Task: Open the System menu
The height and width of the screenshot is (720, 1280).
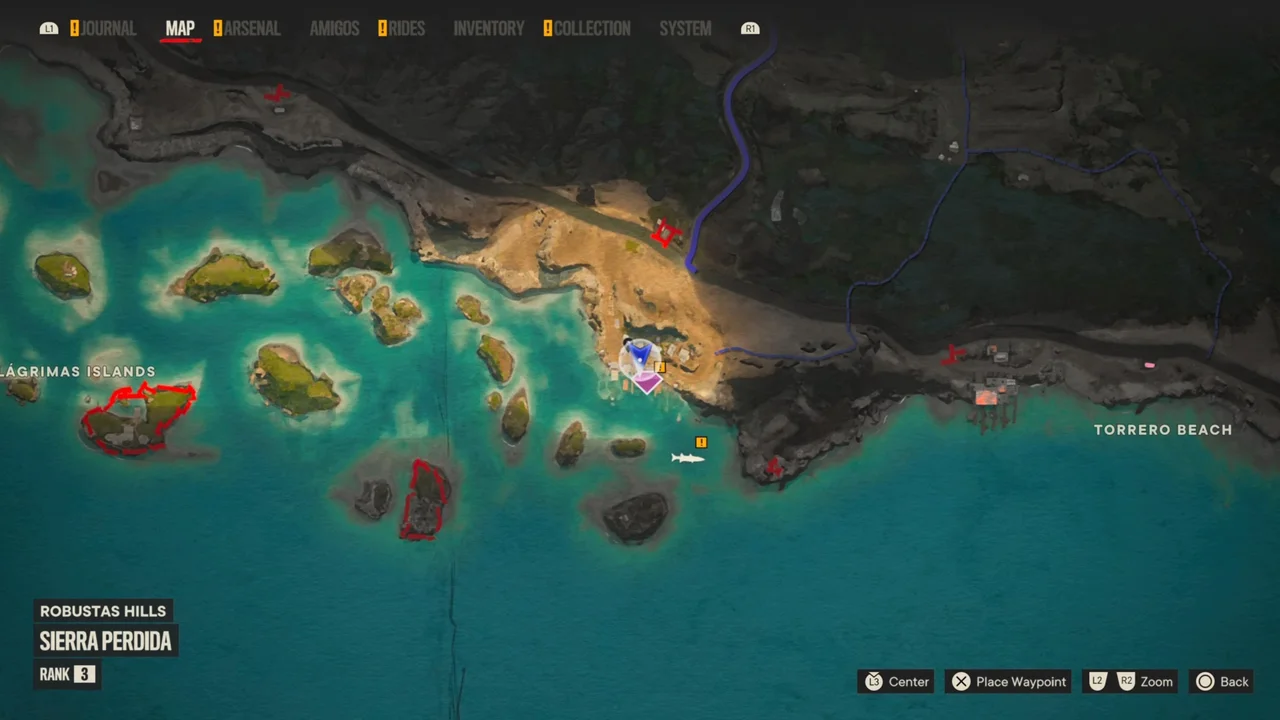Action: tap(685, 28)
